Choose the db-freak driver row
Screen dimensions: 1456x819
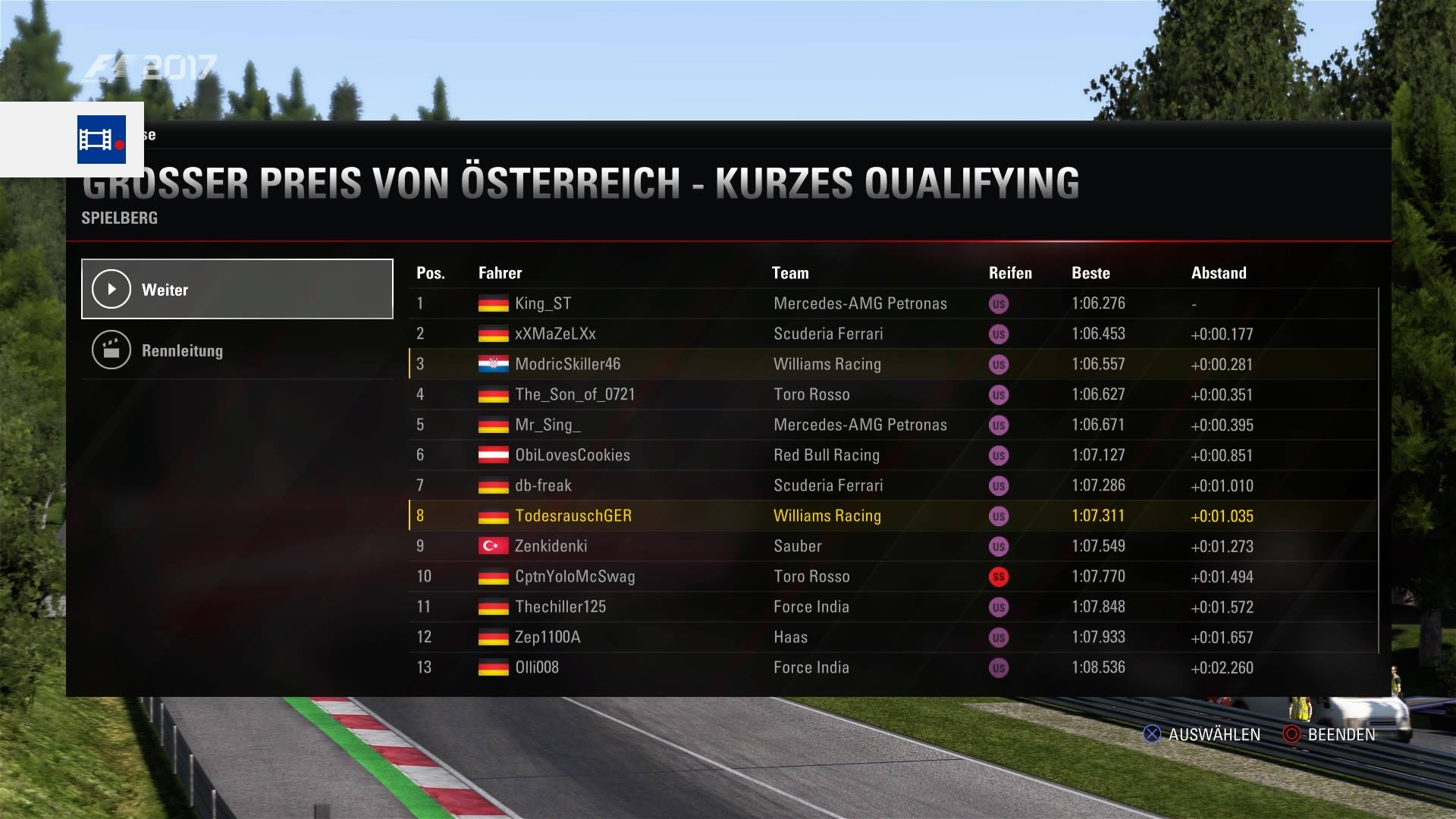543,485
